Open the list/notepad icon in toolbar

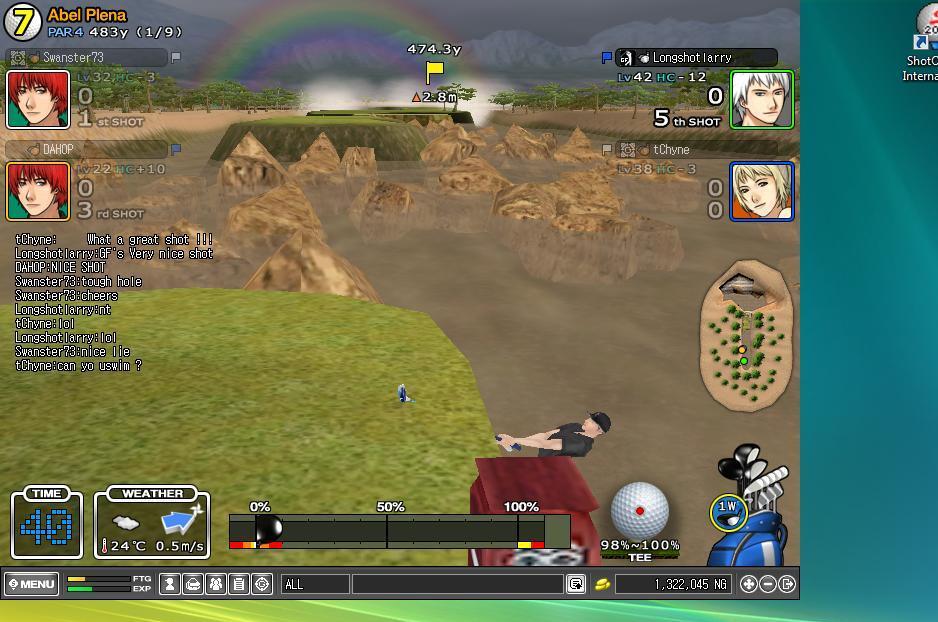239,584
